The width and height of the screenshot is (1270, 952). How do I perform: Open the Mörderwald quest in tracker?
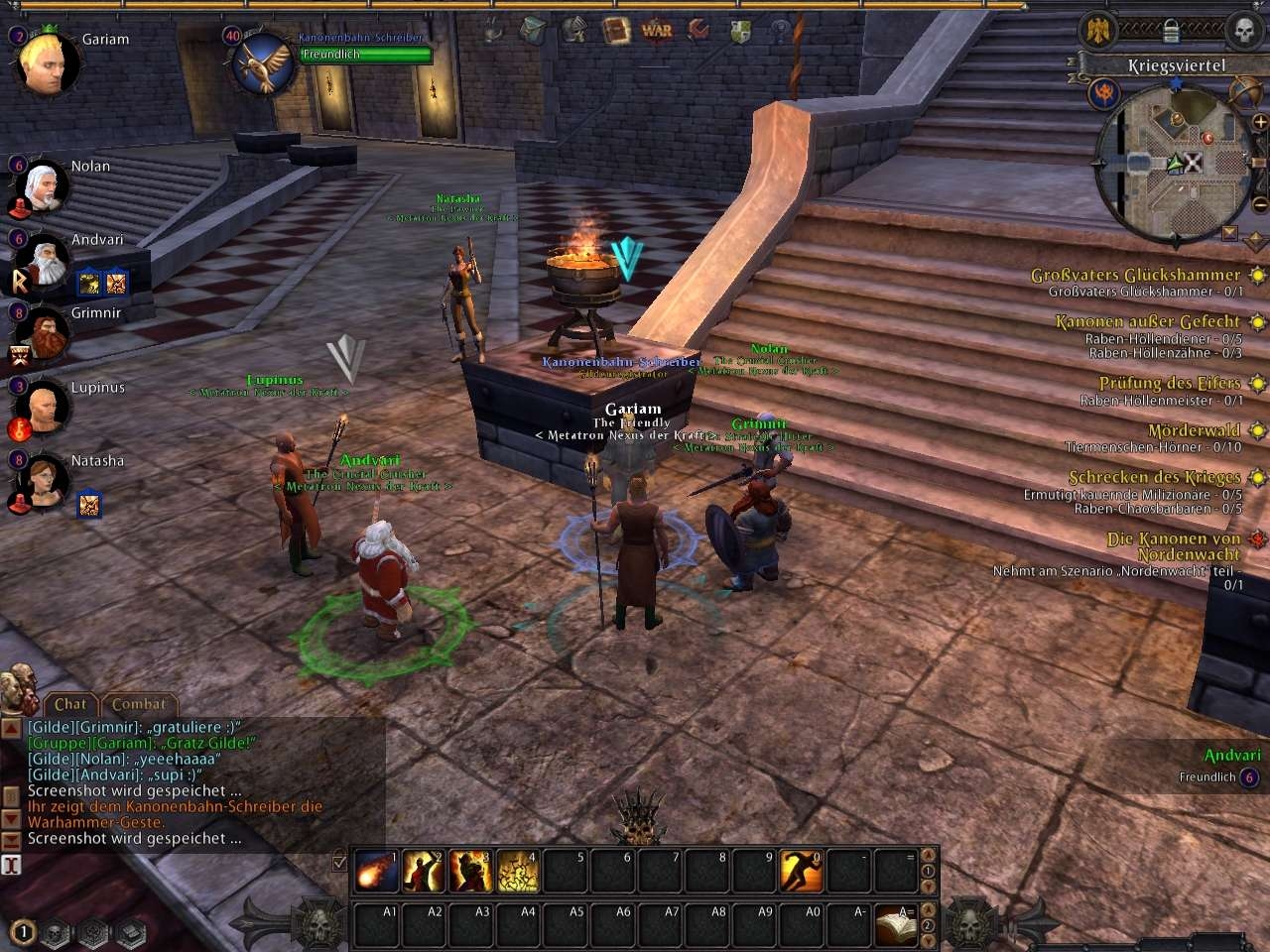(1195, 430)
